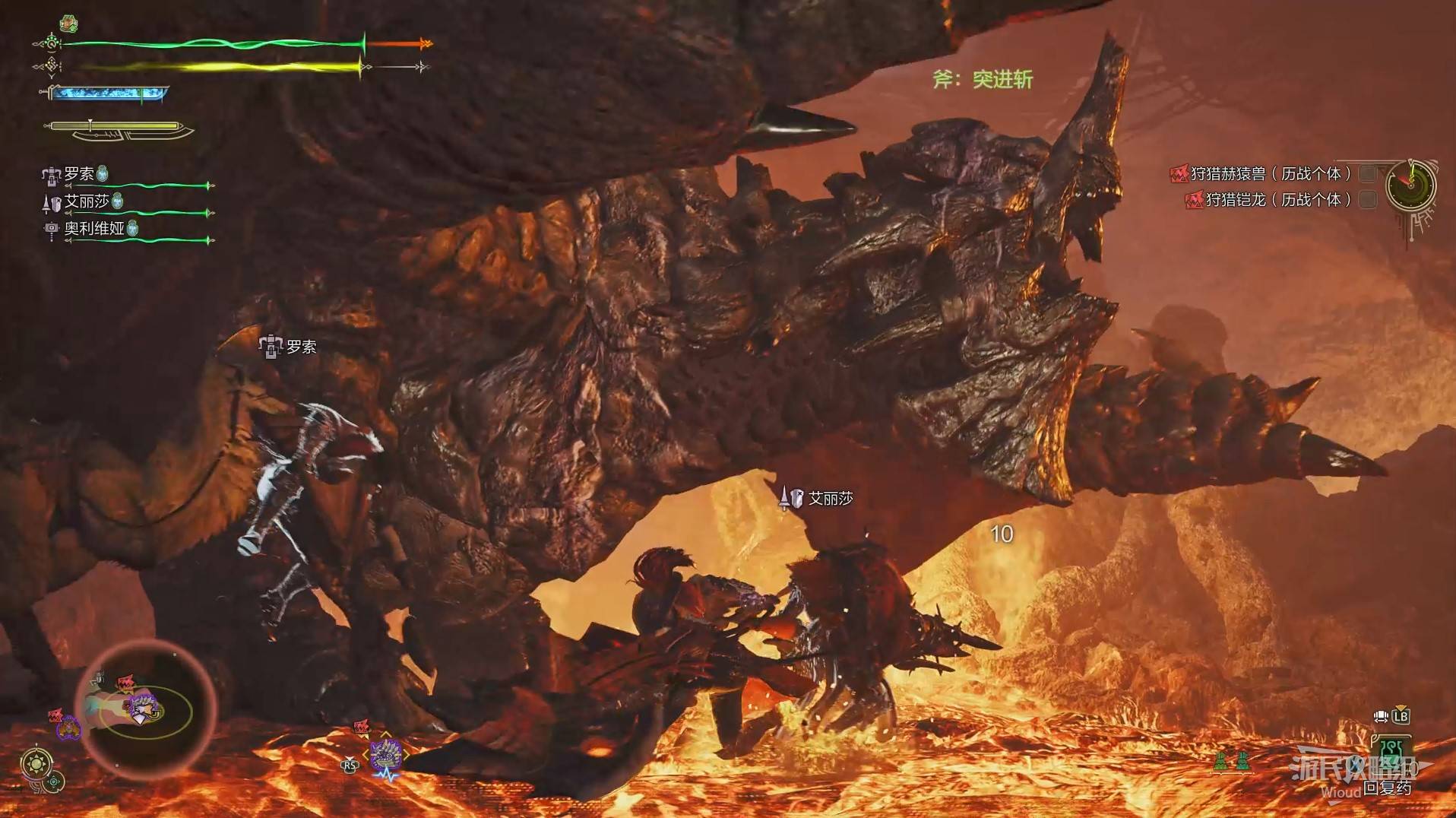Select the targeted monster icon with heartbeat line
The height and width of the screenshot is (818, 1456).
click(386, 757)
